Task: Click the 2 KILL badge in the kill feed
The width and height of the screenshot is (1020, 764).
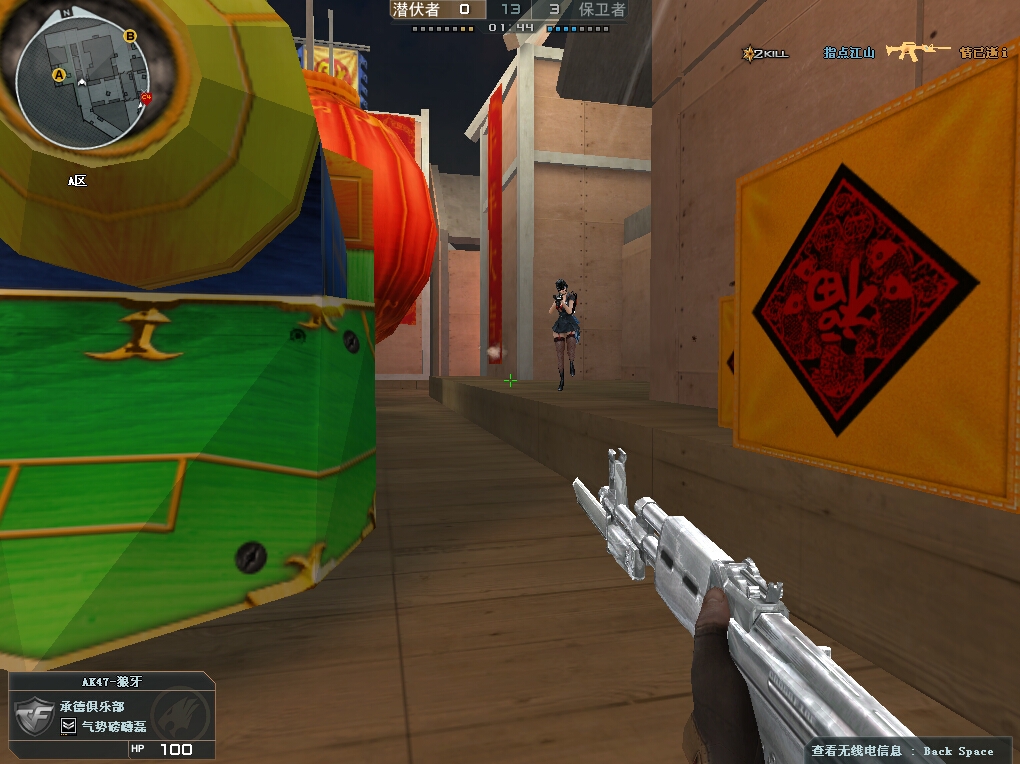Action: [x=766, y=53]
